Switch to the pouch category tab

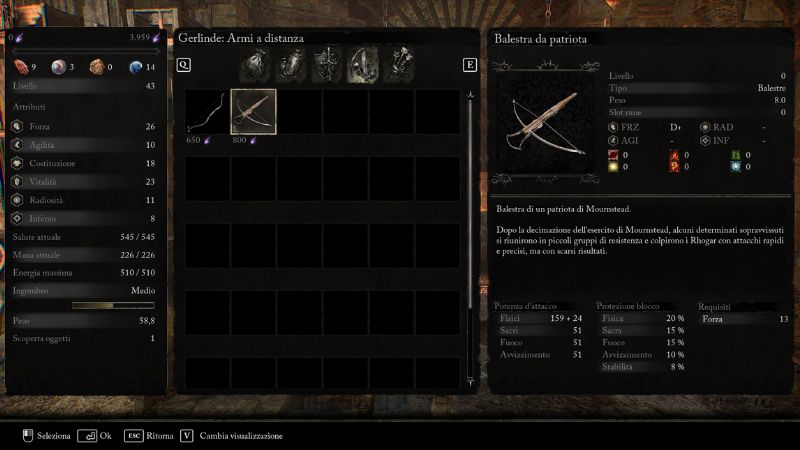pyautogui.click(x=256, y=65)
